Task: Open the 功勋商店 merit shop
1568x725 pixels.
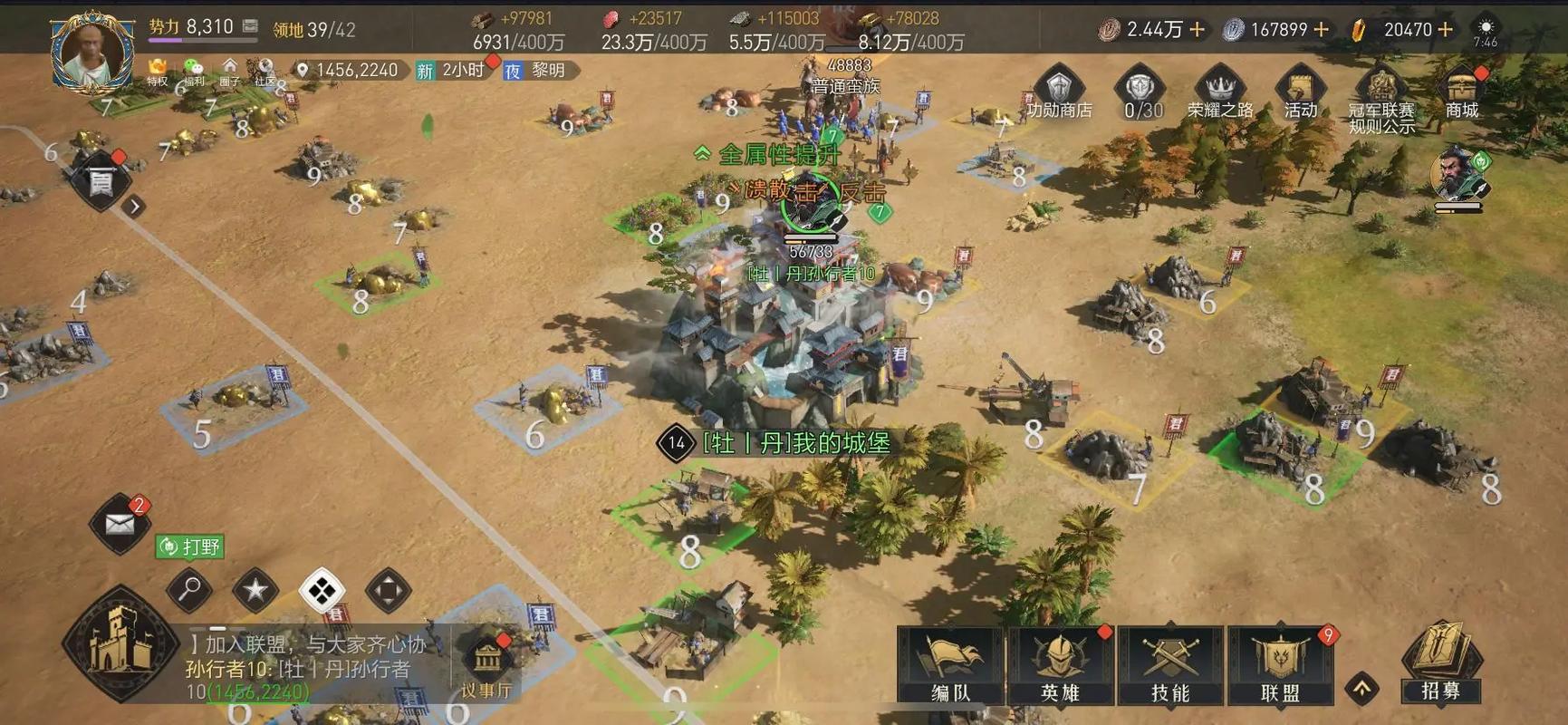Action: tap(1059, 93)
